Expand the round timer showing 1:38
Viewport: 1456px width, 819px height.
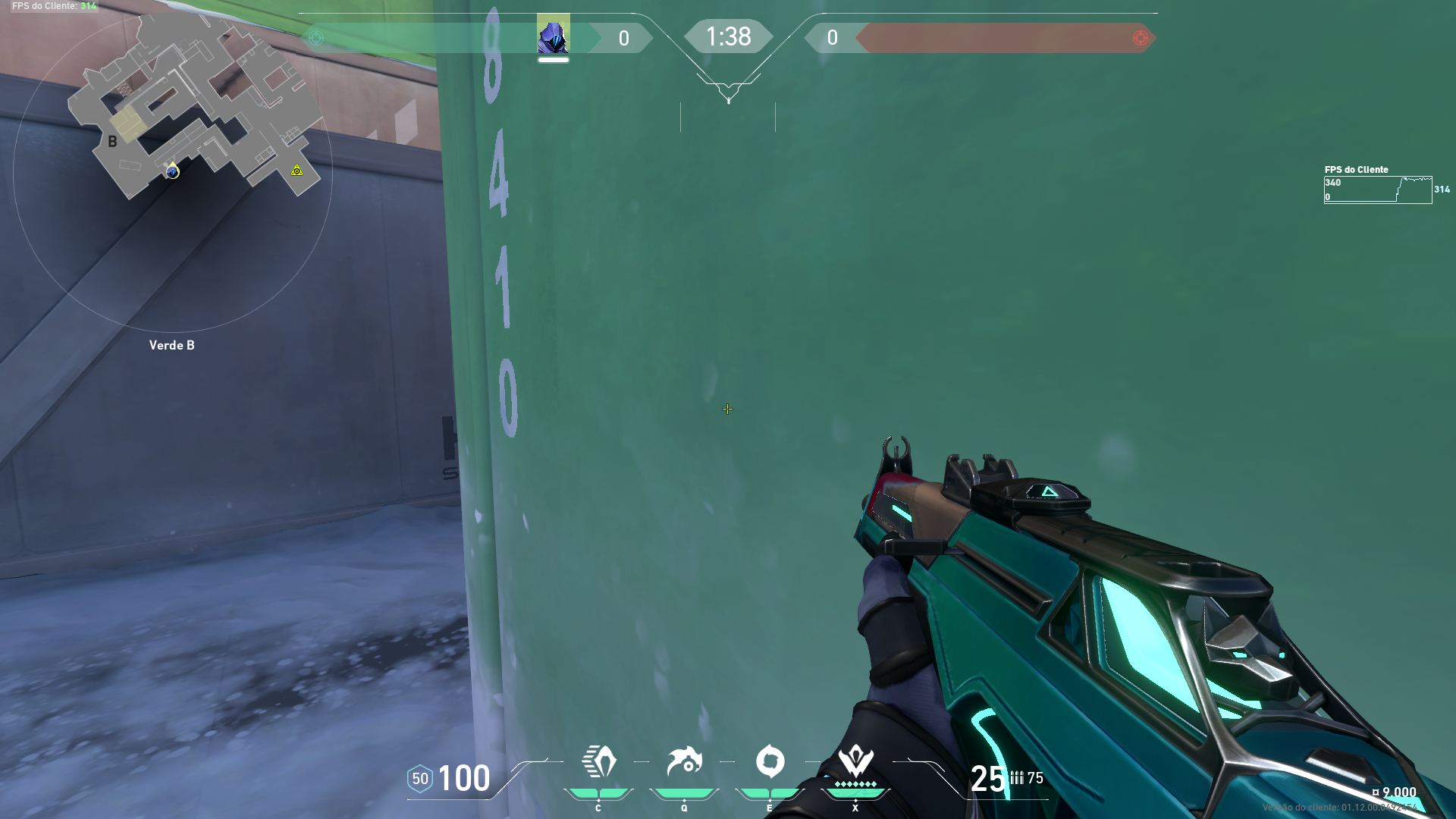729,36
